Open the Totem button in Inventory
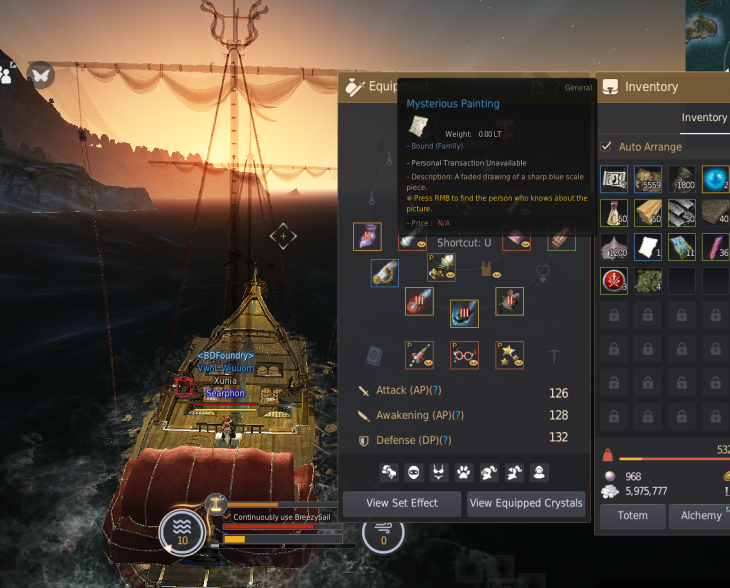 pyautogui.click(x=632, y=515)
